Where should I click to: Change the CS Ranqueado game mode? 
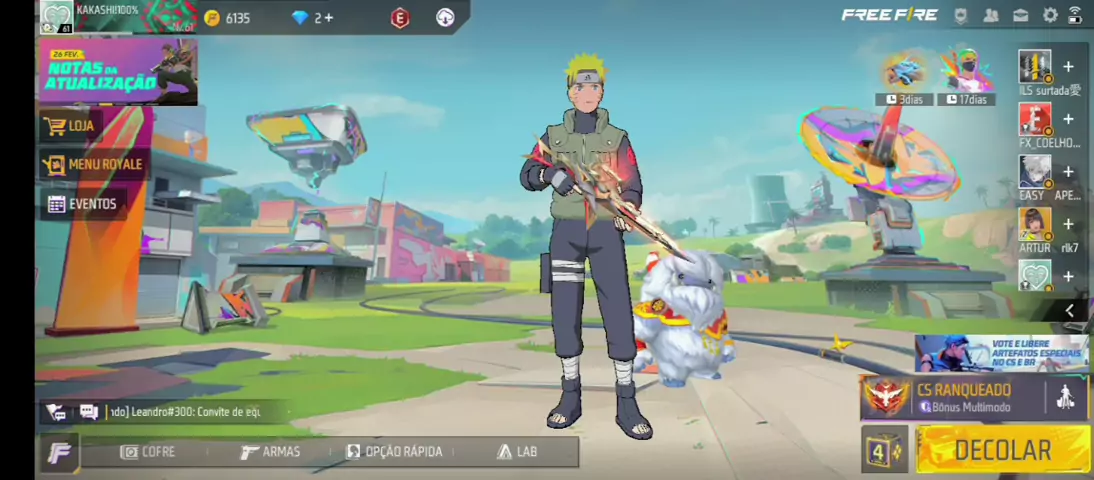pos(960,397)
